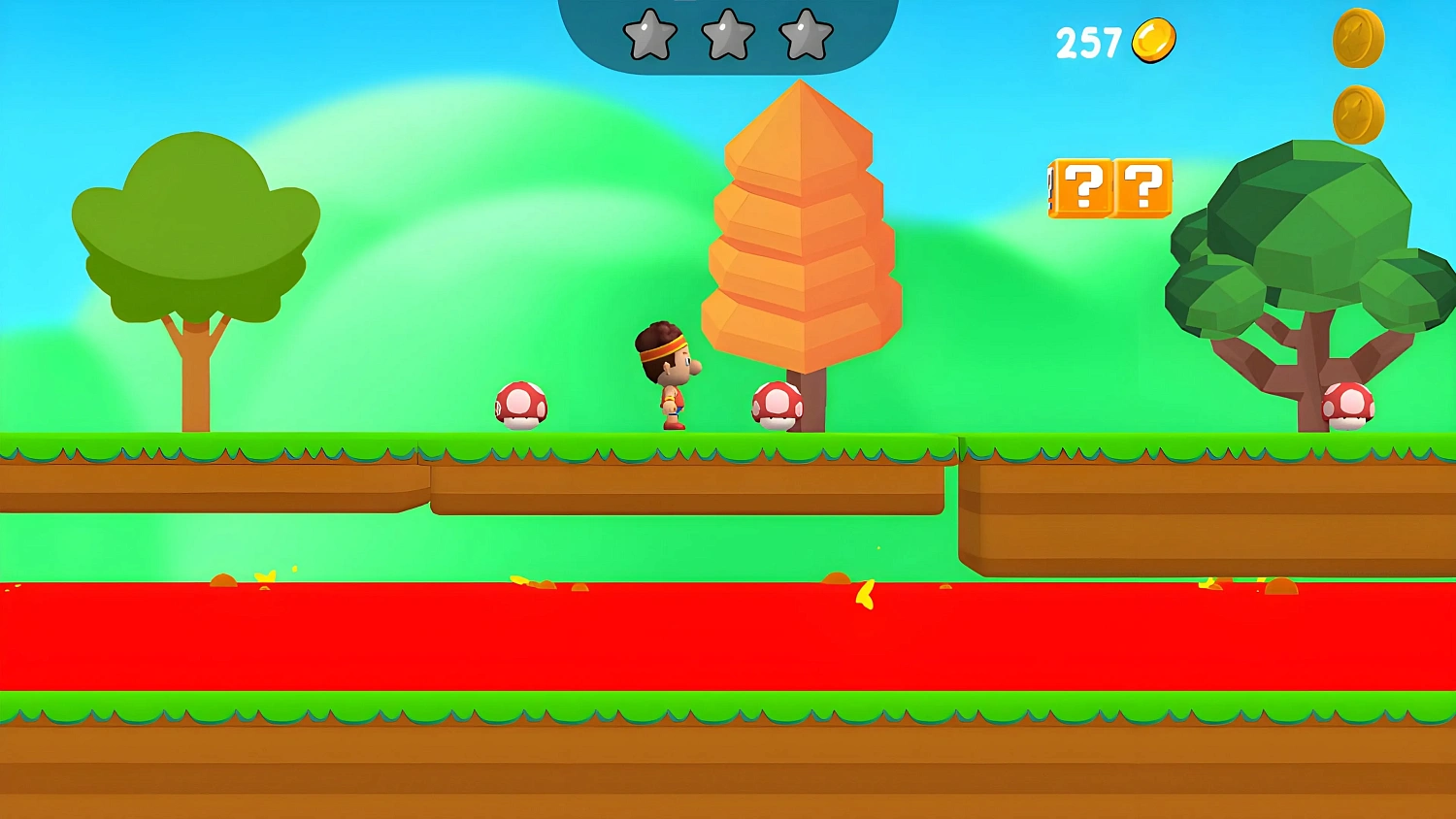The height and width of the screenshot is (819, 1456).
Task: Select the middle gray star in the HUD
Action: [x=729, y=36]
